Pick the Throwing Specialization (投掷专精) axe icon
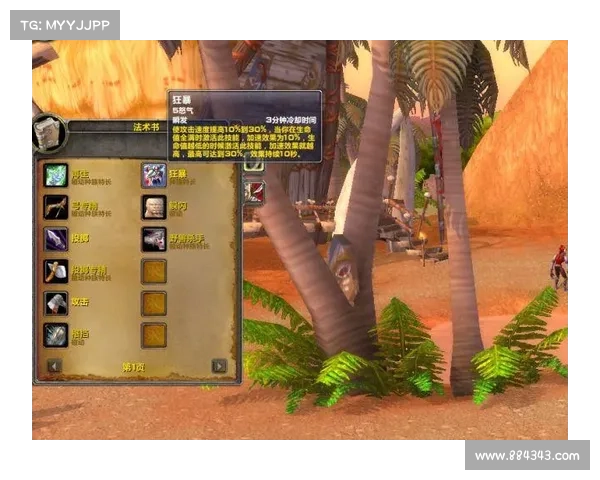The height and width of the screenshot is (480, 600). pyautogui.click(x=55, y=271)
